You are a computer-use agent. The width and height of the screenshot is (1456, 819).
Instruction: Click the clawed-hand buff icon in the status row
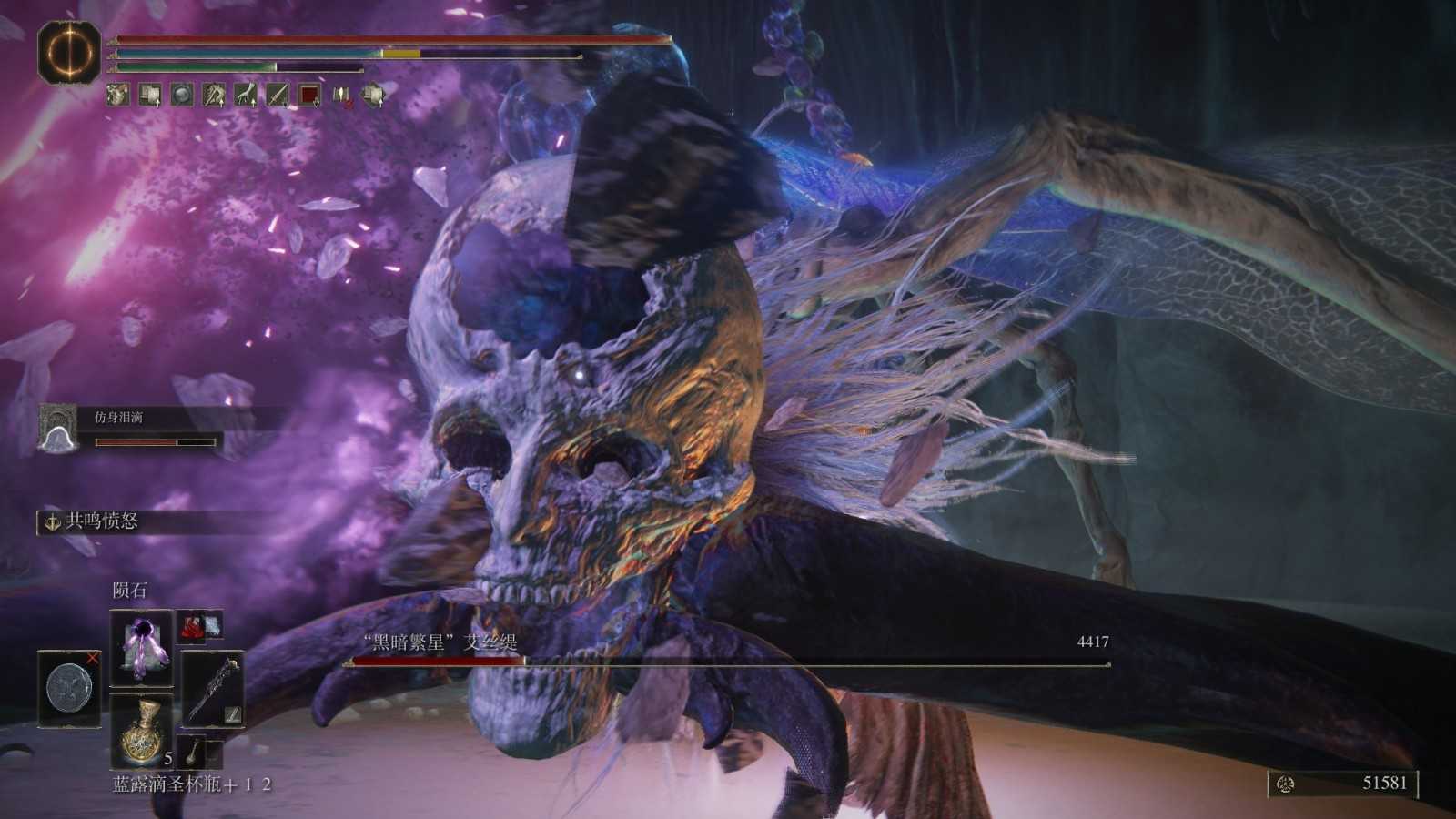click(245, 95)
